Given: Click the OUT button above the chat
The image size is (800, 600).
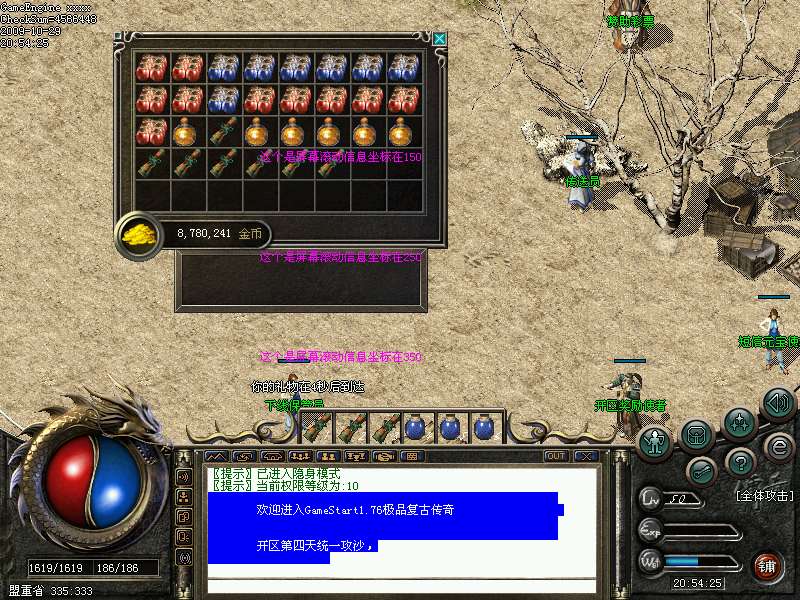Looking at the screenshot, I should 556,456.
